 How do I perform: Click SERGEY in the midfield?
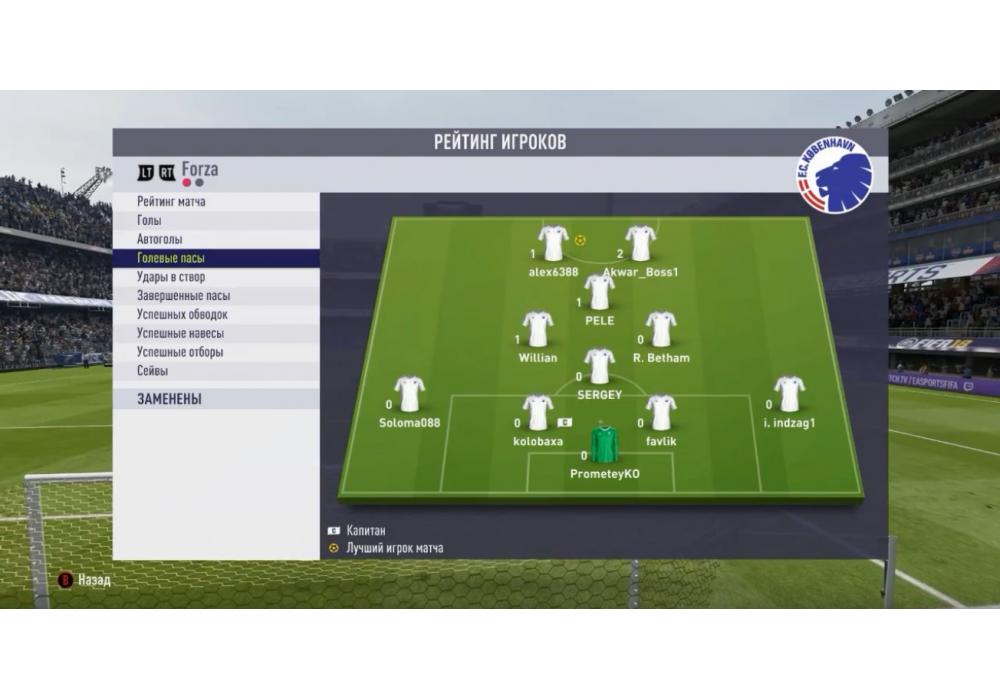(599, 366)
